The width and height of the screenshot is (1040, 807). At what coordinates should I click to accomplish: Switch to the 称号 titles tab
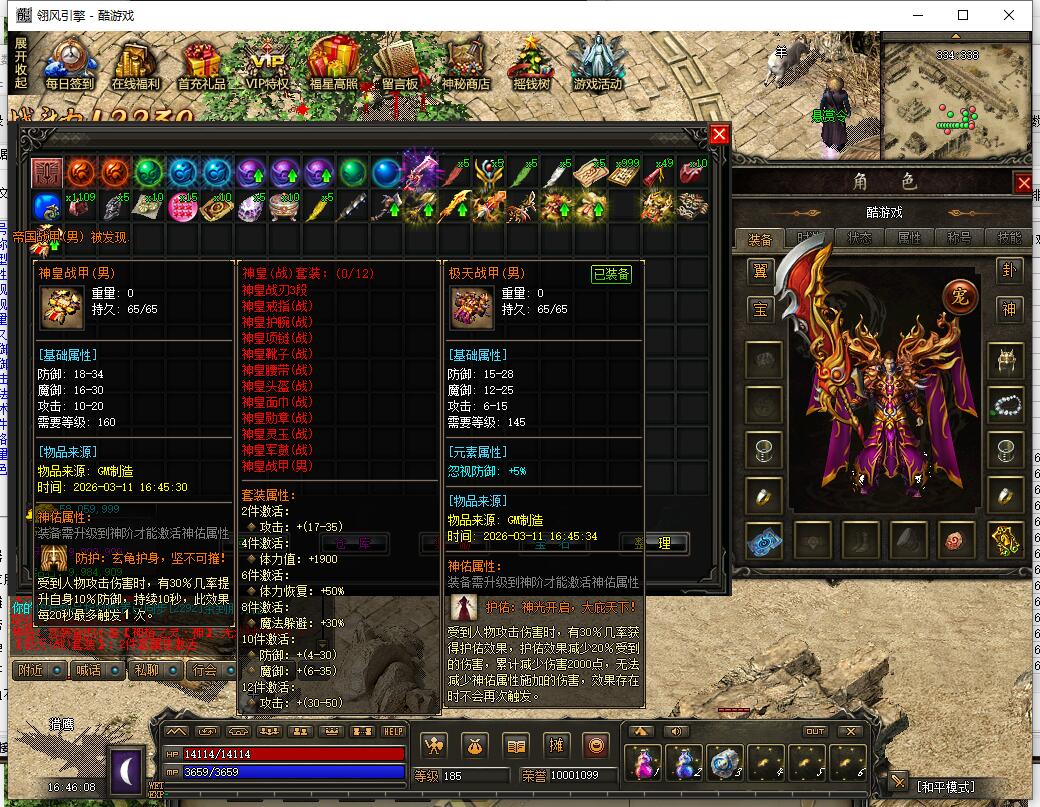tap(960, 239)
